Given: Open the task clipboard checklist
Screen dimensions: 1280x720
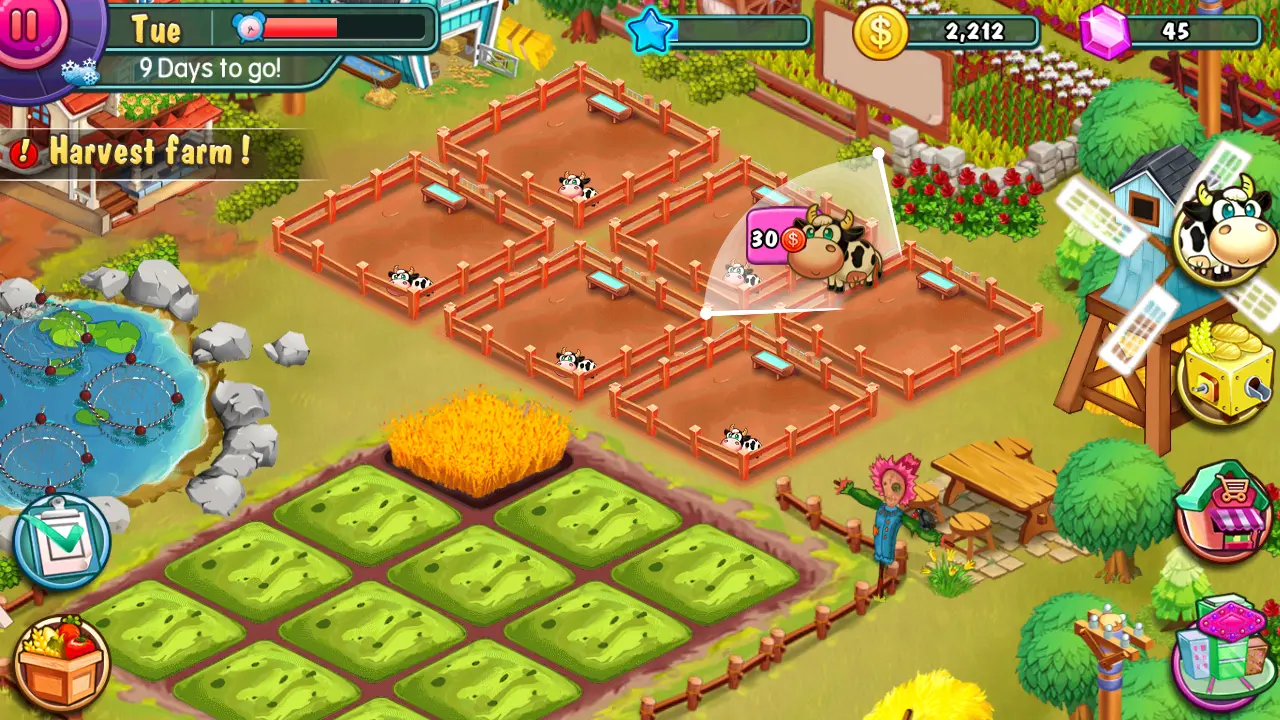Looking at the screenshot, I should pyautogui.click(x=62, y=541).
